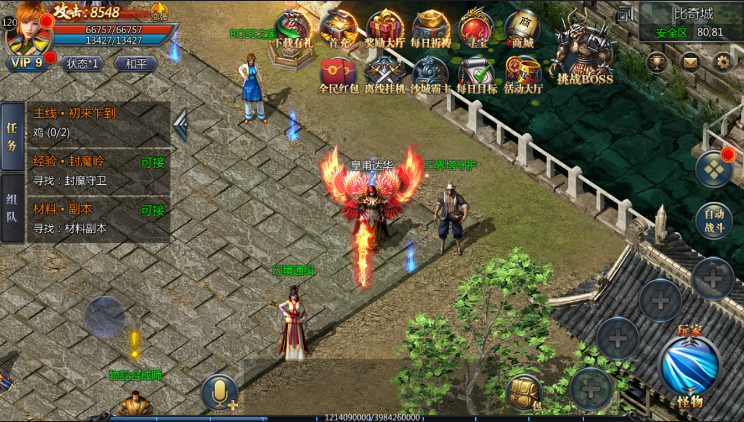Click the 挑战BOSS challenge button
744x422 pixels.
coord(584,55)
